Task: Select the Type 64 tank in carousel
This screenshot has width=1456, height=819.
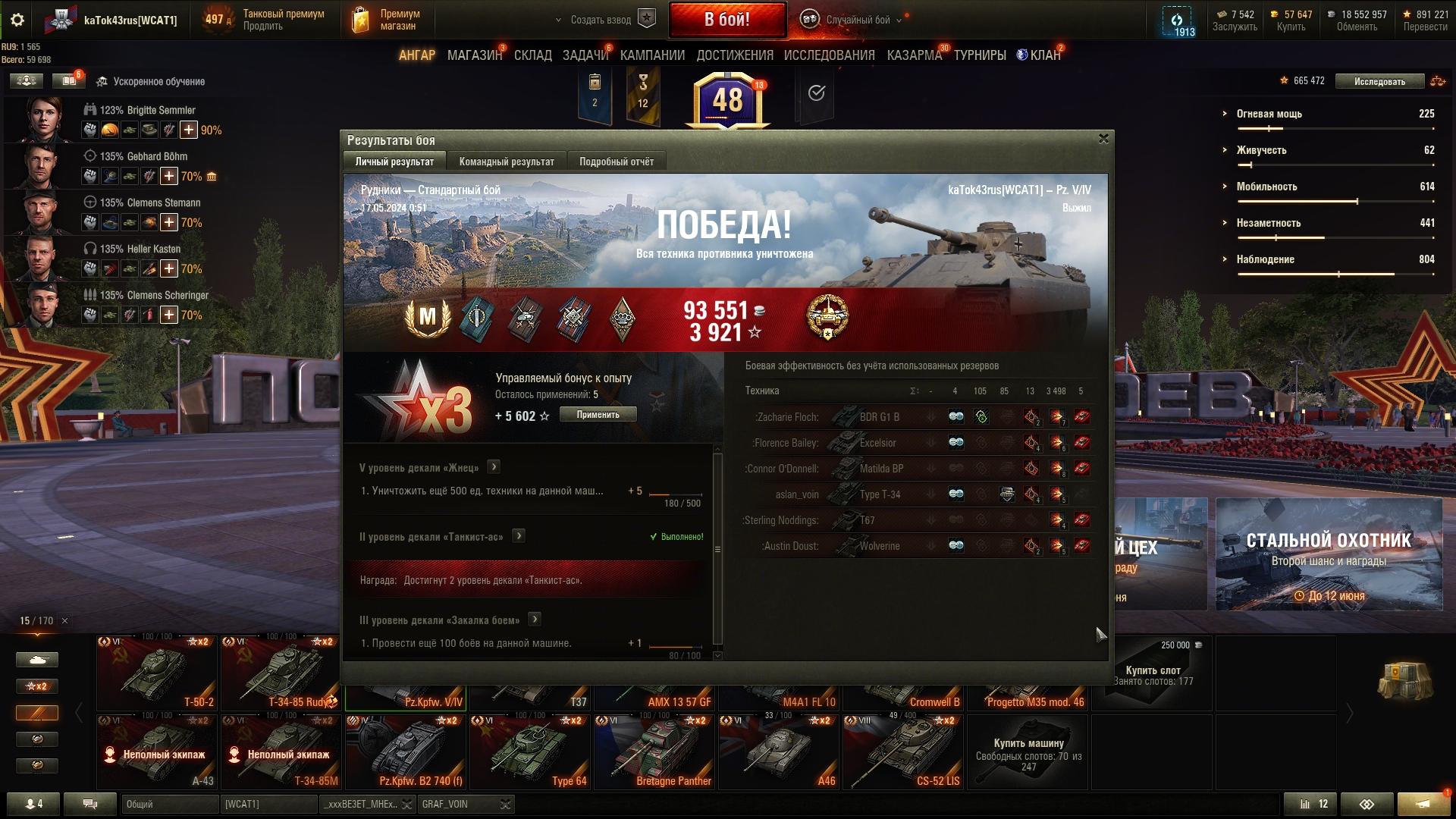Action: coord(530,752)
